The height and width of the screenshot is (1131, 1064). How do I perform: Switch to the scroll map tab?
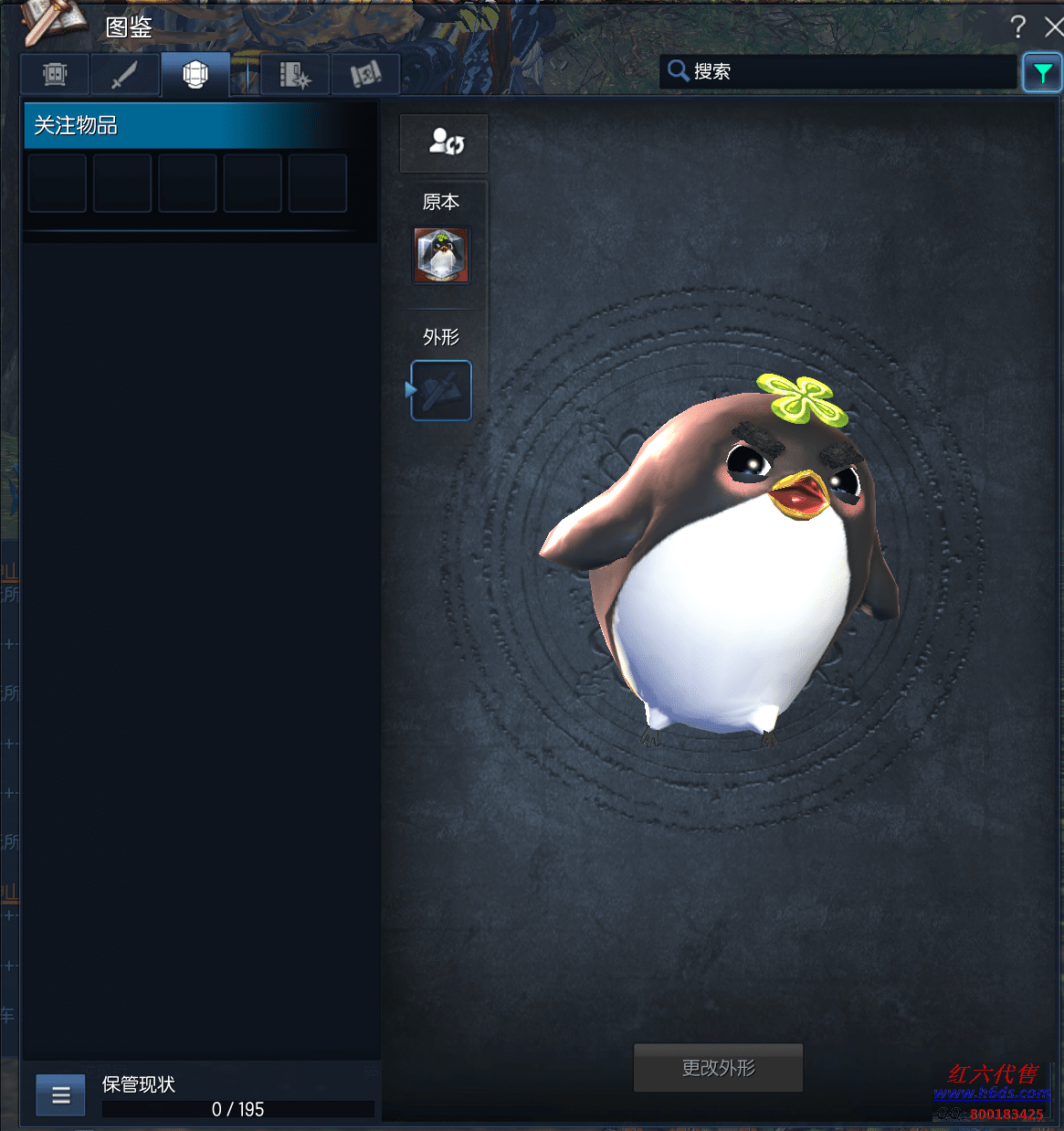tap(365, 74)
